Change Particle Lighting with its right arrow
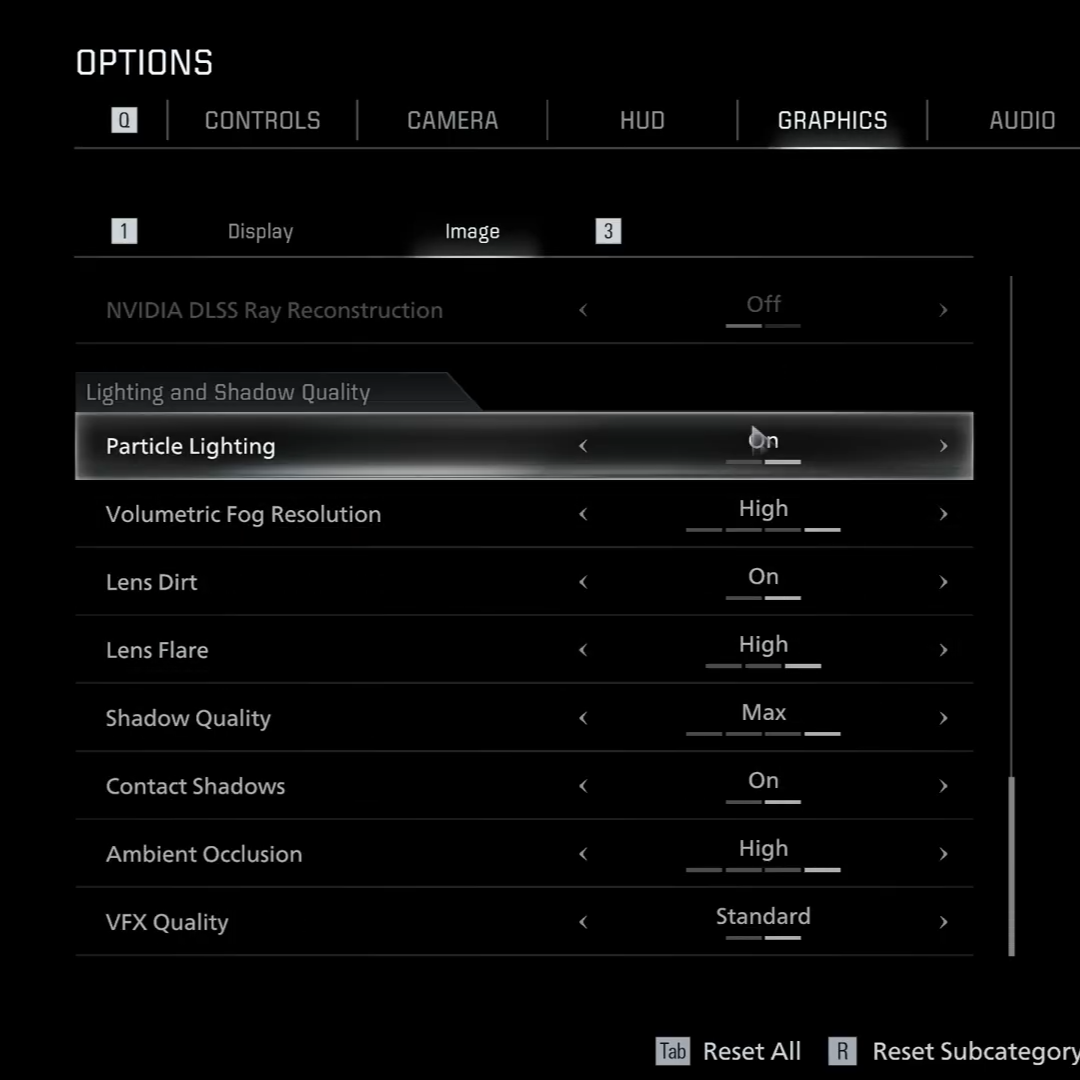 click(x=943, y=446)
